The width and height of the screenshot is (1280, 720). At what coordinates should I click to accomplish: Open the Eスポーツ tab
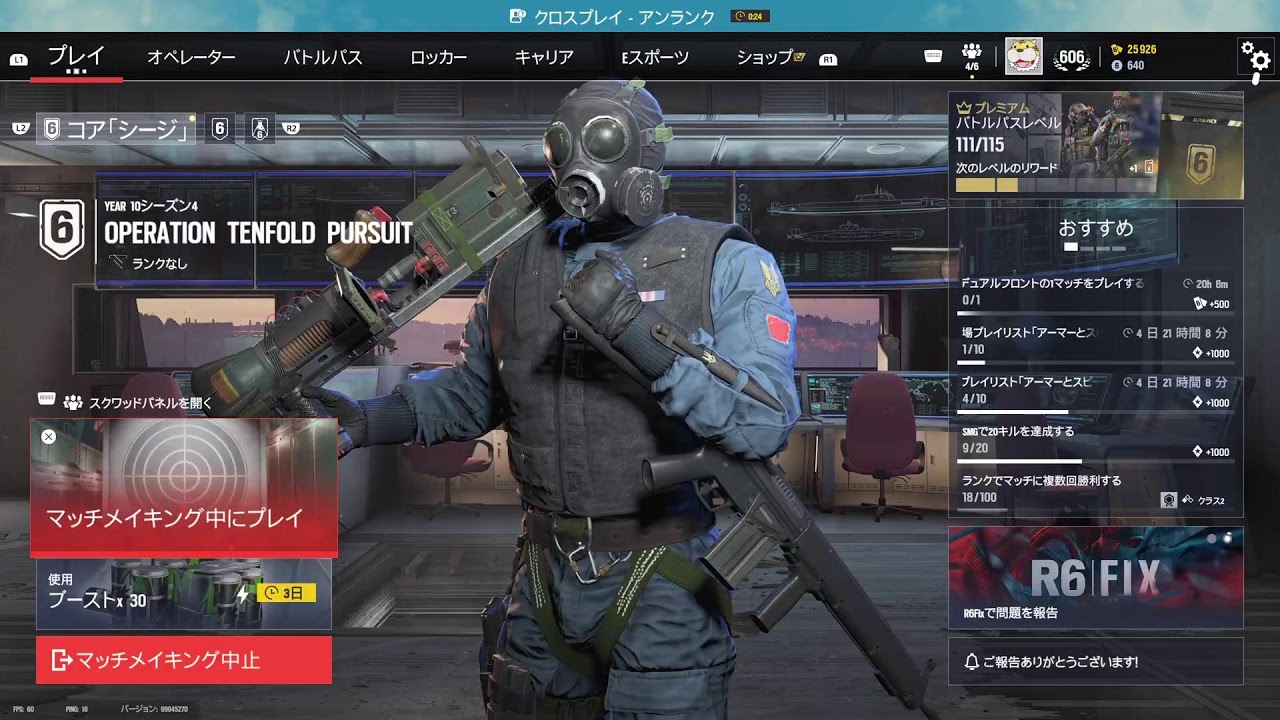(655, 57)
